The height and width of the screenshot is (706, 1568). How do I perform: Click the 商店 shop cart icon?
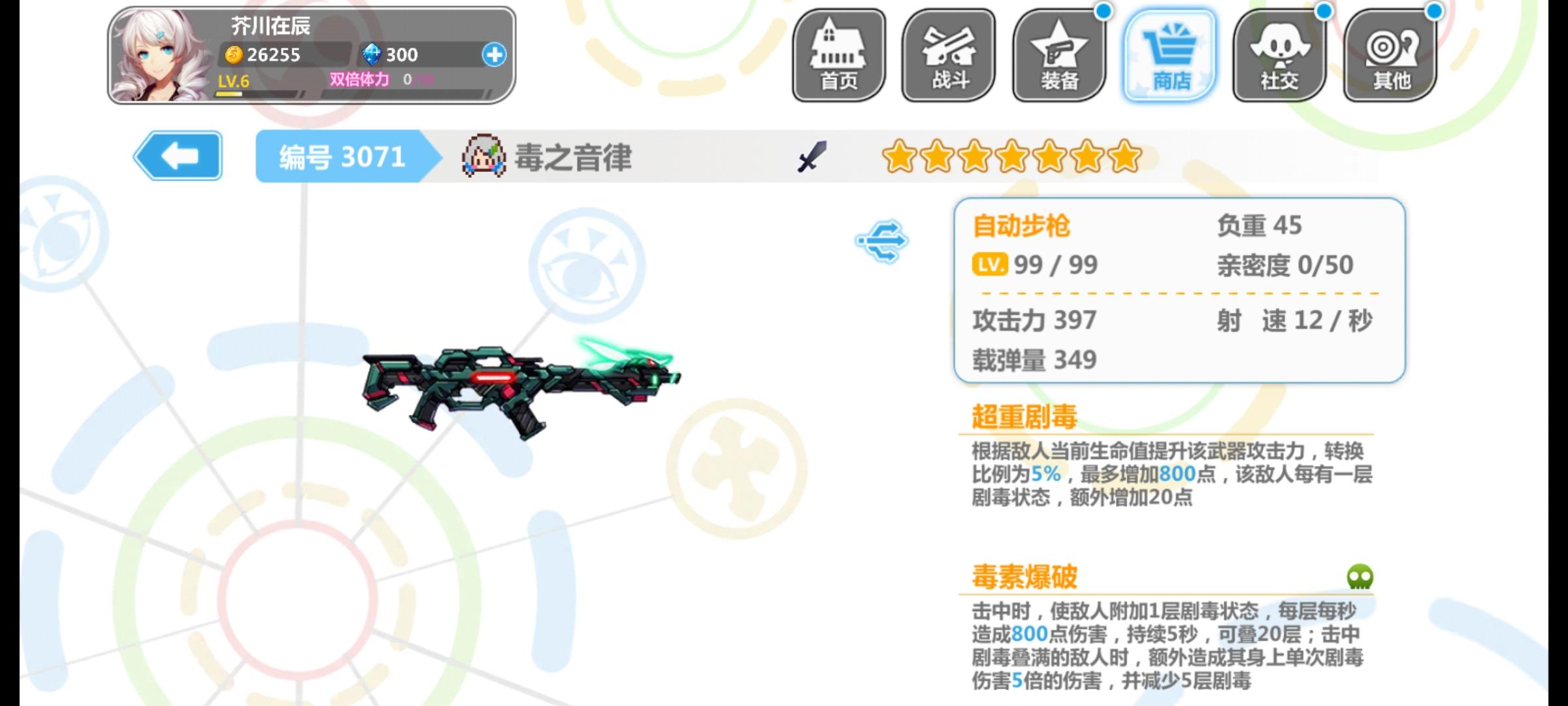[x=1169, y=52]
